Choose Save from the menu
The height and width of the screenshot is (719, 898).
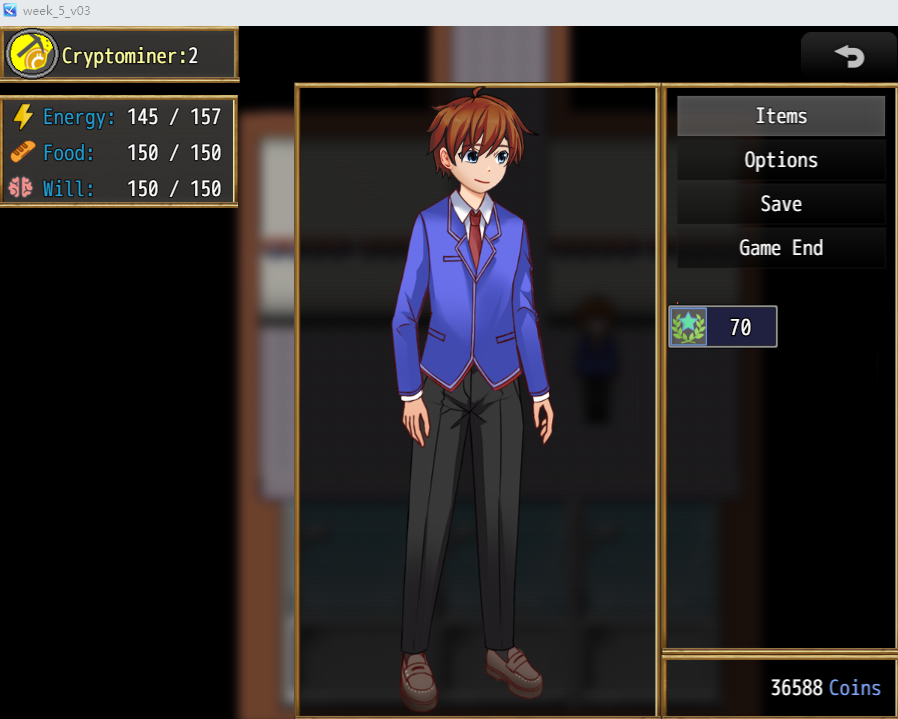click(781, 204)
